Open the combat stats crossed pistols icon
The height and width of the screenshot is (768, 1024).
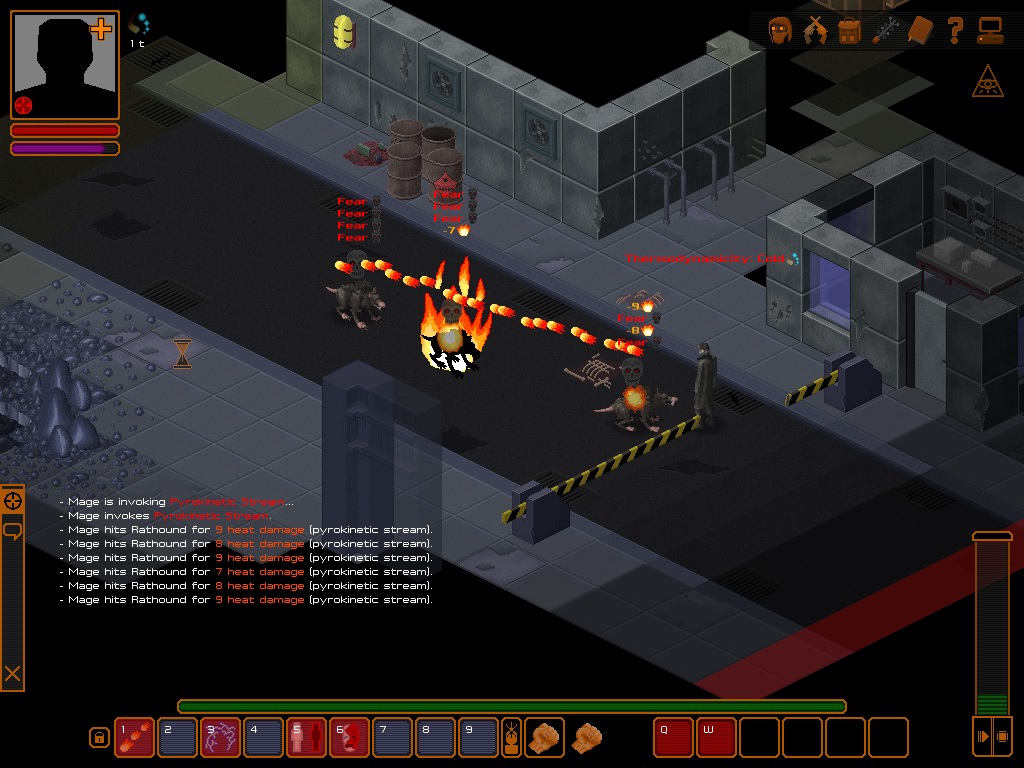coord(815,31)
